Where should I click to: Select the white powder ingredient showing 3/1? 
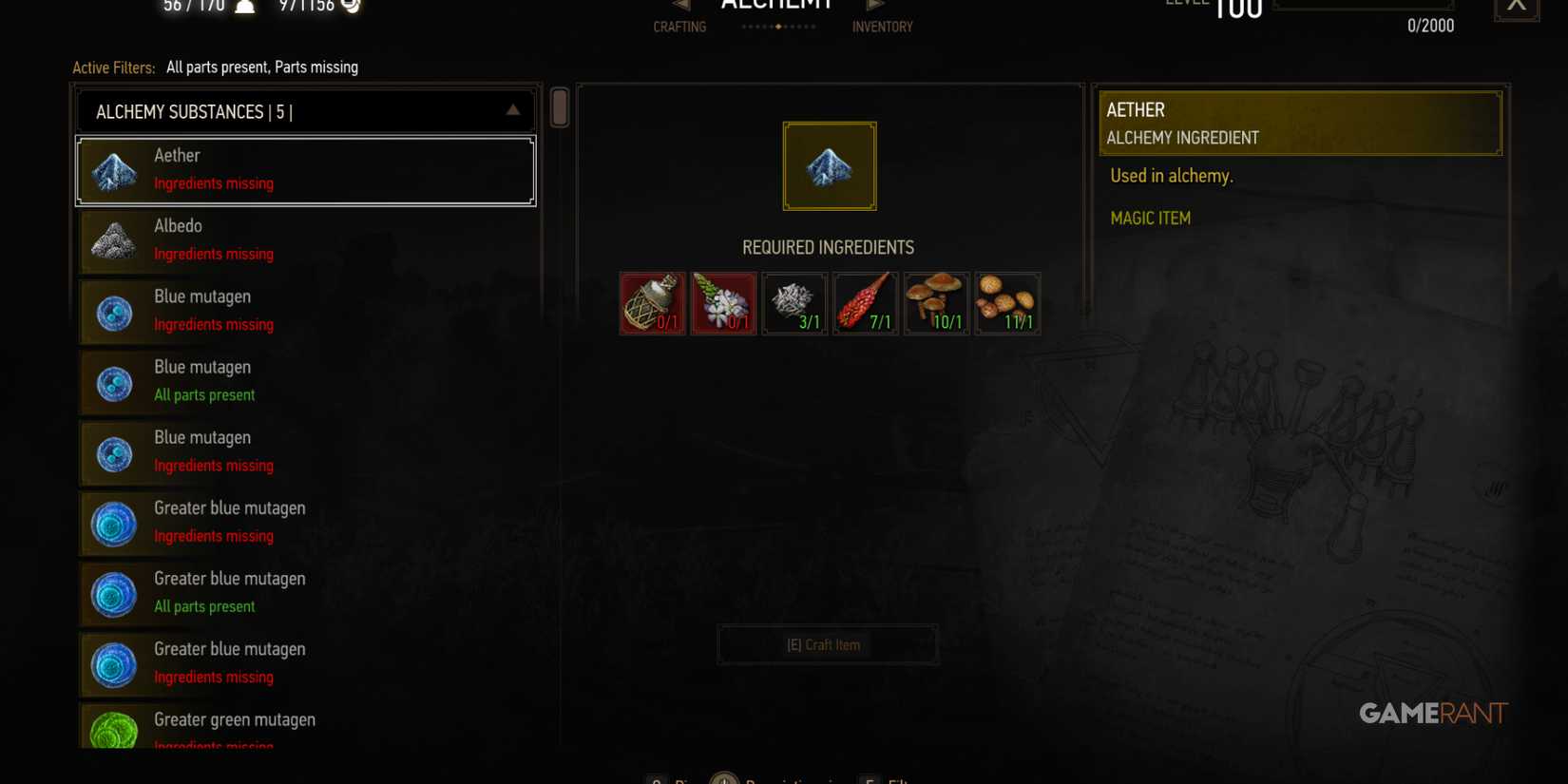(x=794, y=302)
